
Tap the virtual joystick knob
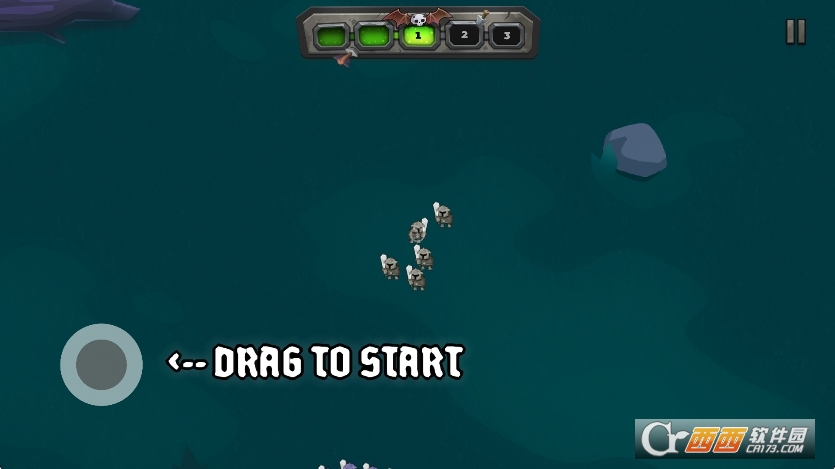point(101,364)
